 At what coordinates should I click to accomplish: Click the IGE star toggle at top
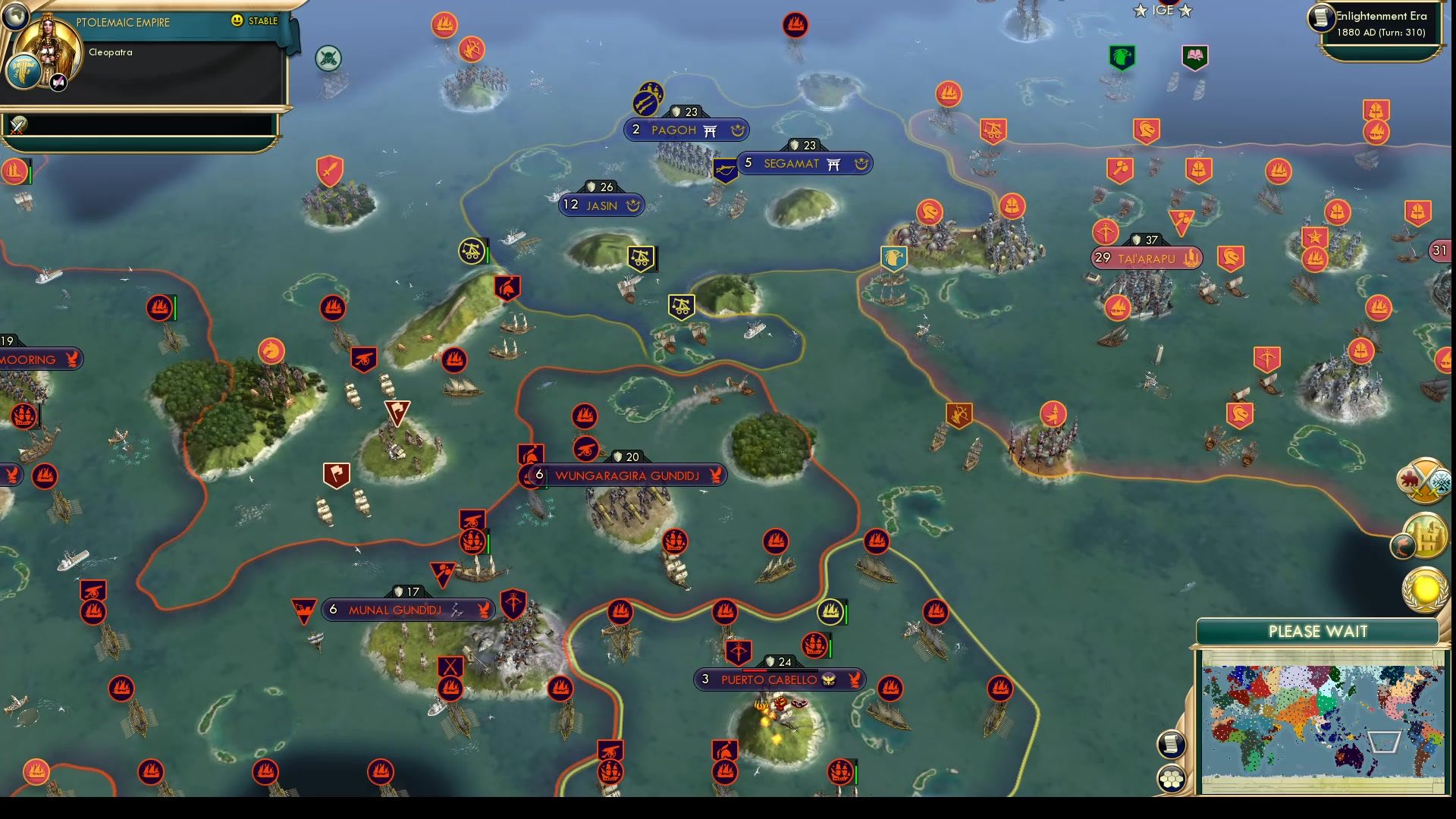point(1160,11)
